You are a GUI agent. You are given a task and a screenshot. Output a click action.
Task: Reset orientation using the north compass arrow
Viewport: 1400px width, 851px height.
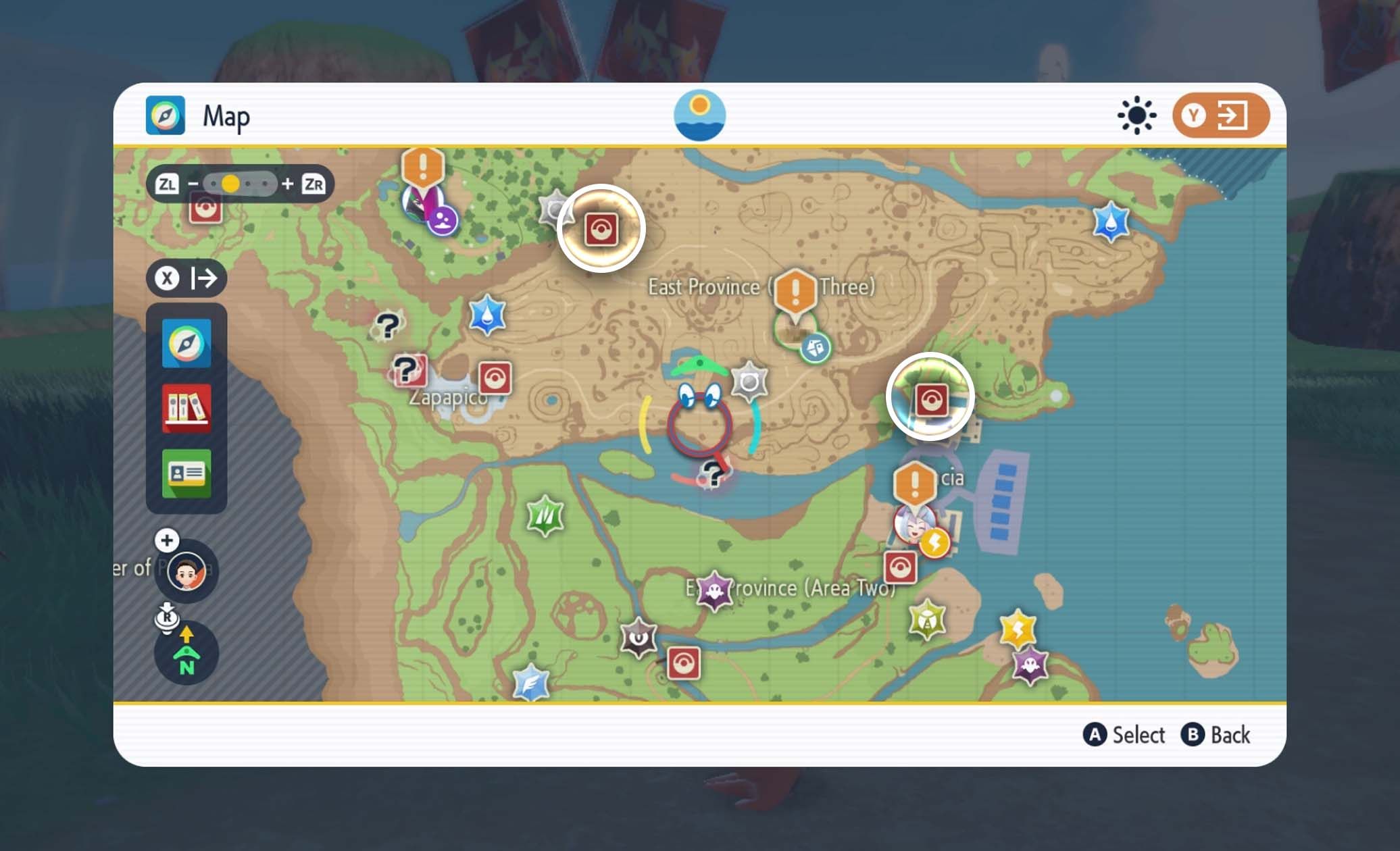[186, 652]
